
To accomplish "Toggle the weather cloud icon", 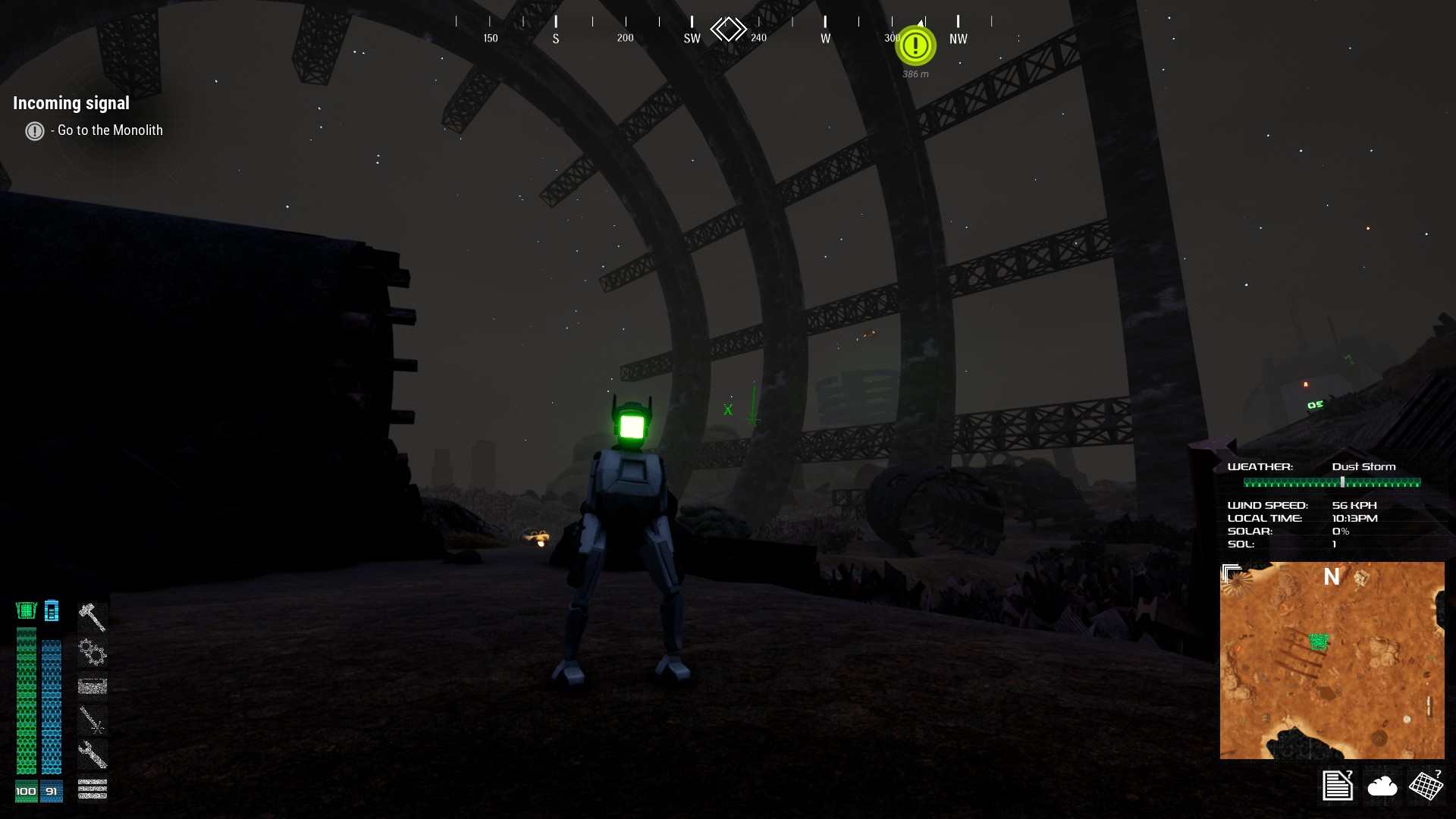I will (x=1382, y=786).
